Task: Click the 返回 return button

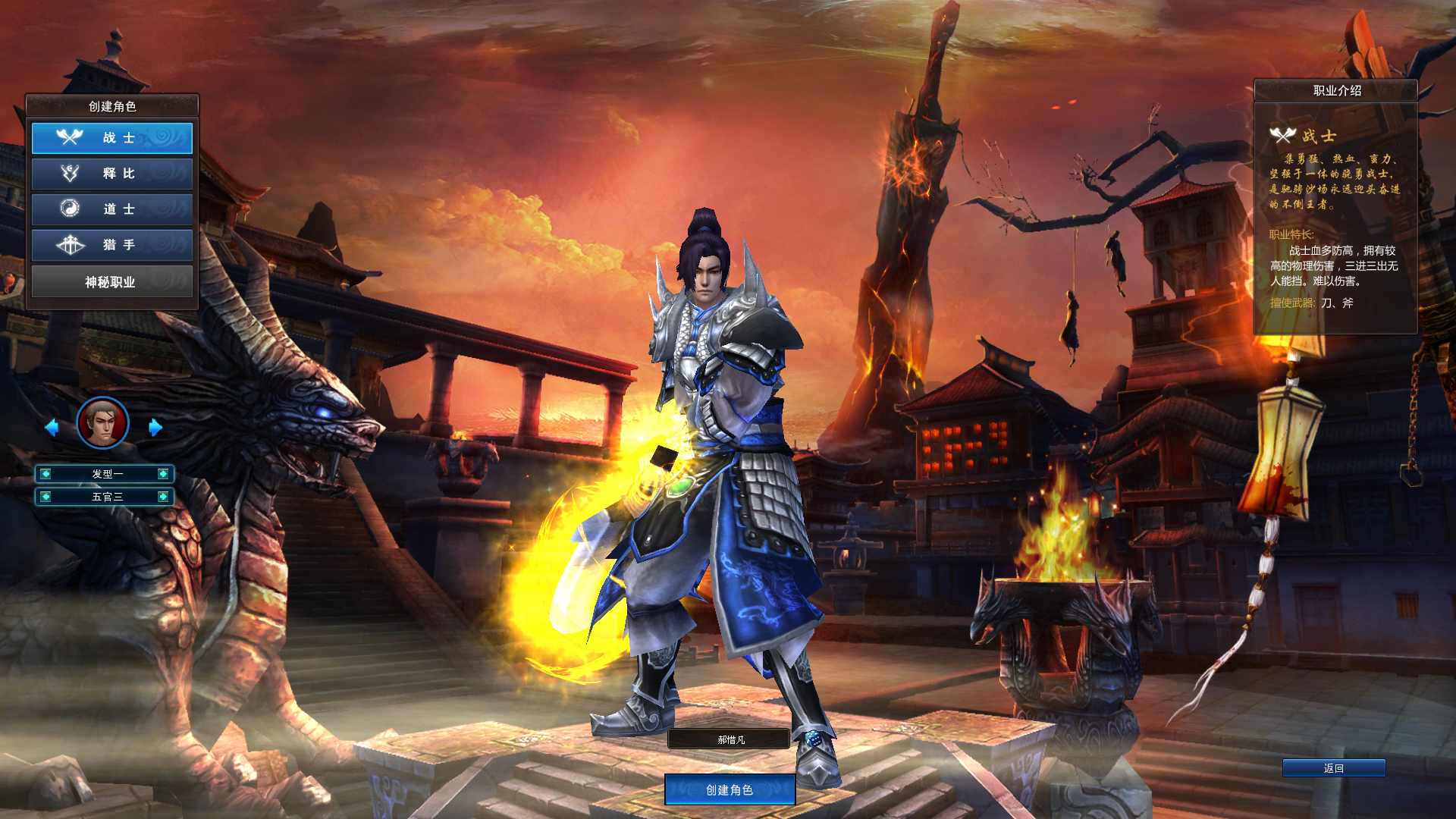Action: (x=1333, y=767)
